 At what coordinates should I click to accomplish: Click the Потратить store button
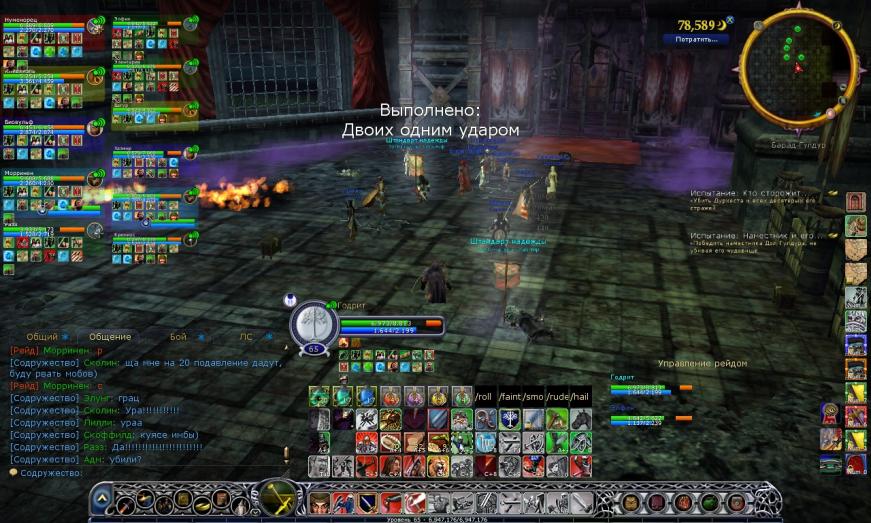[x=696, y=40]
